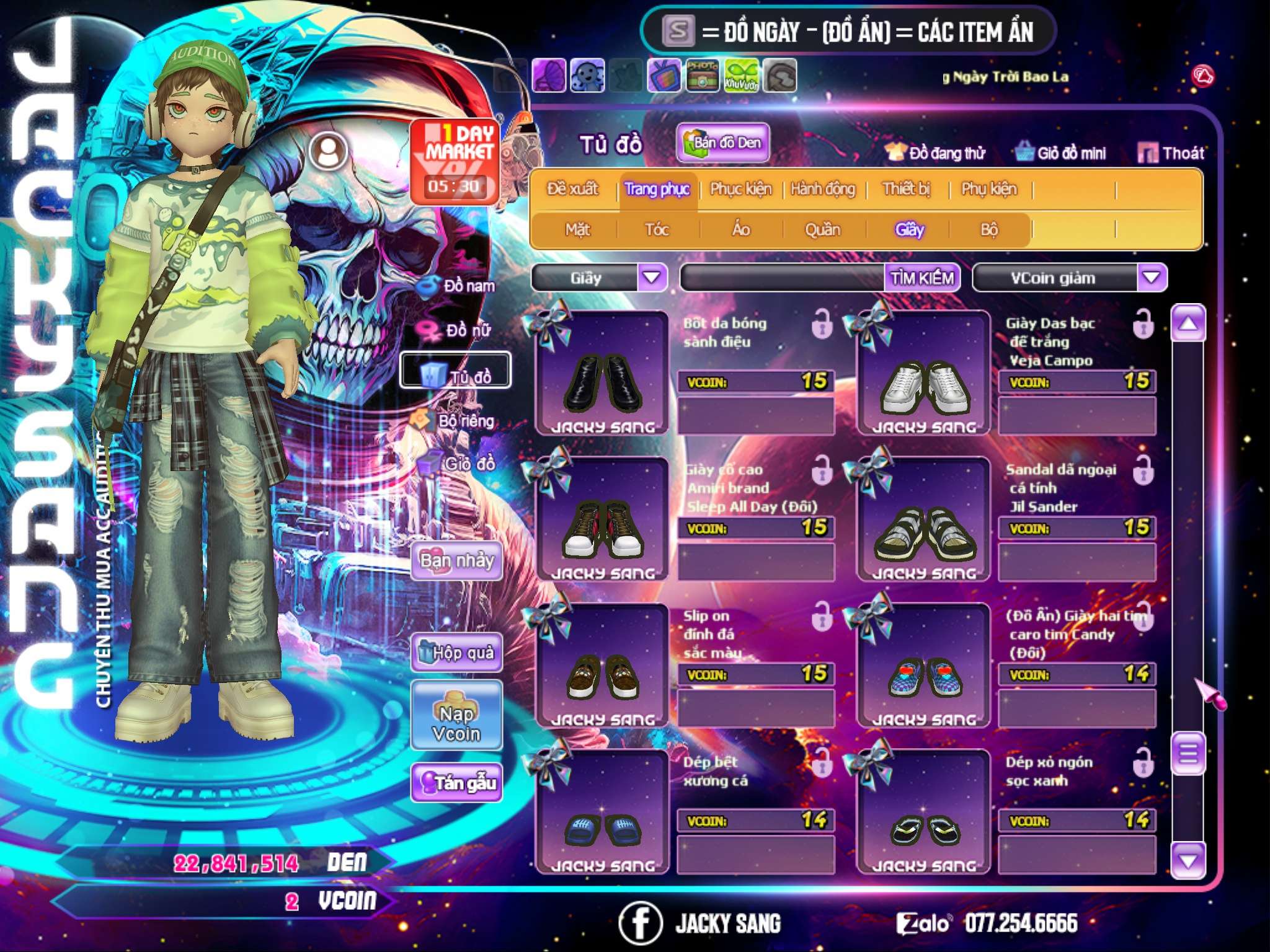The image size is (1270, 952).
Task: Switch to the Hành động tab
Action: [x=823, y=188]
